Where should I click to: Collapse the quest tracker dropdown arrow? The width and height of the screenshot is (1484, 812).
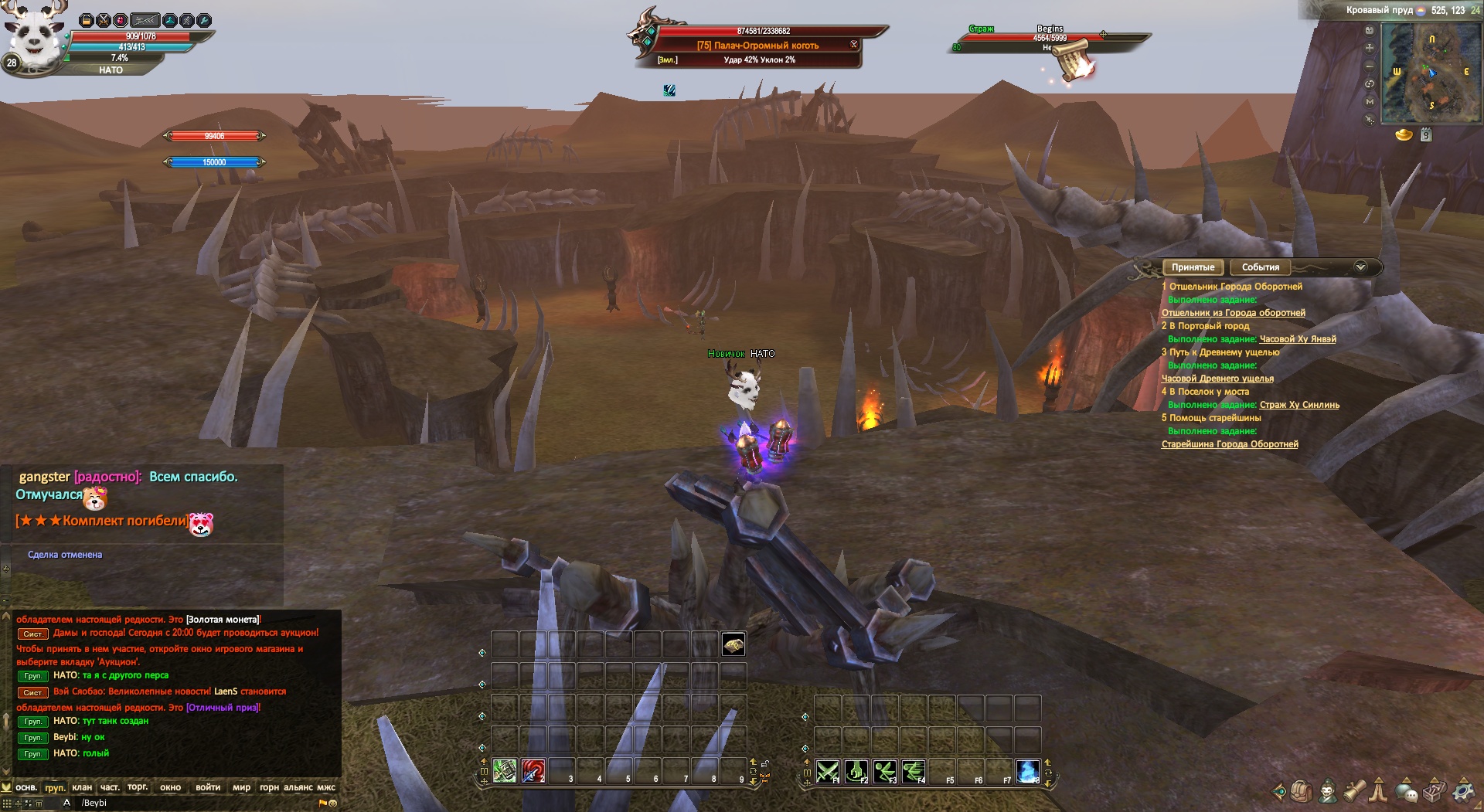pyautogui.click(x=1360, y=267)
